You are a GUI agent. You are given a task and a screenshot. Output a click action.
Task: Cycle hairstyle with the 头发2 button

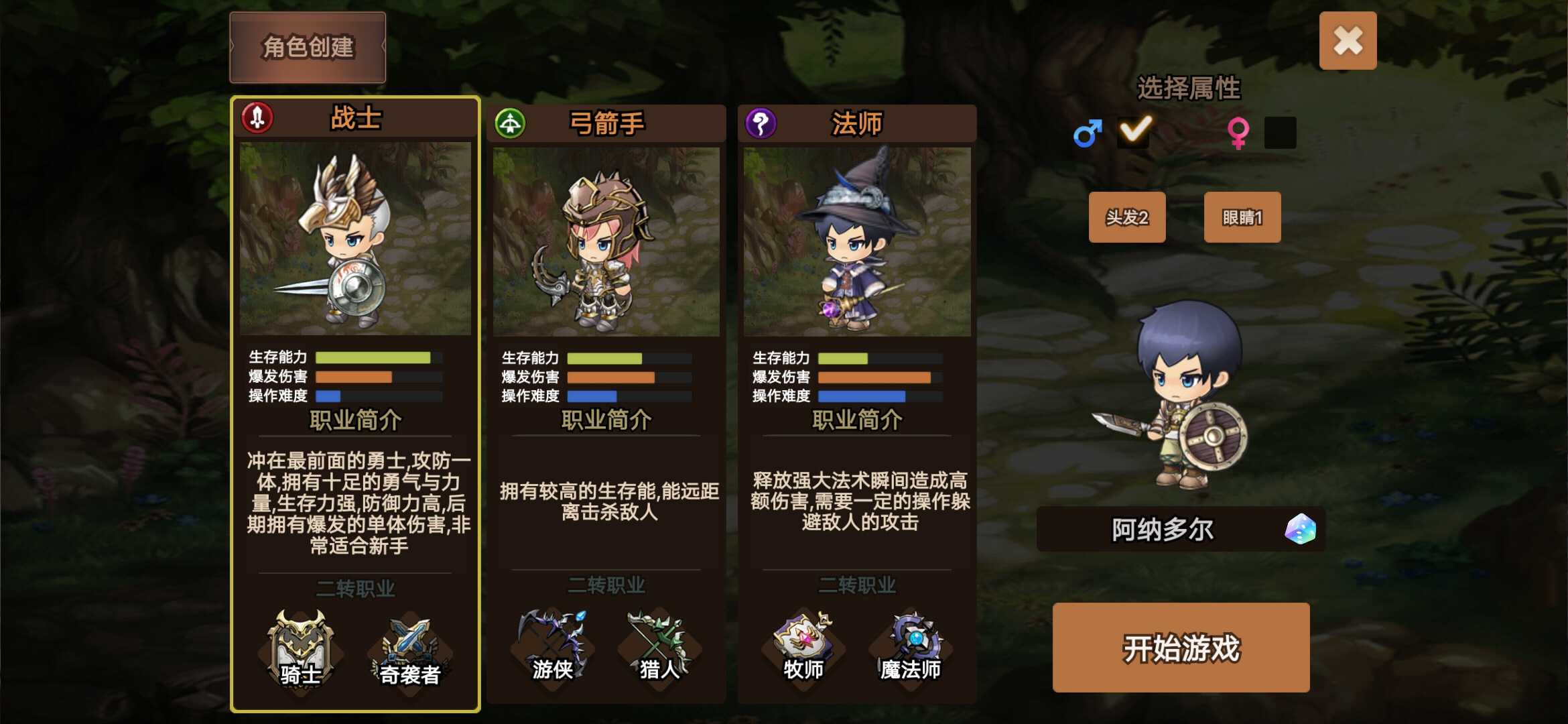pyautogui.click(x=1128, y=217)
